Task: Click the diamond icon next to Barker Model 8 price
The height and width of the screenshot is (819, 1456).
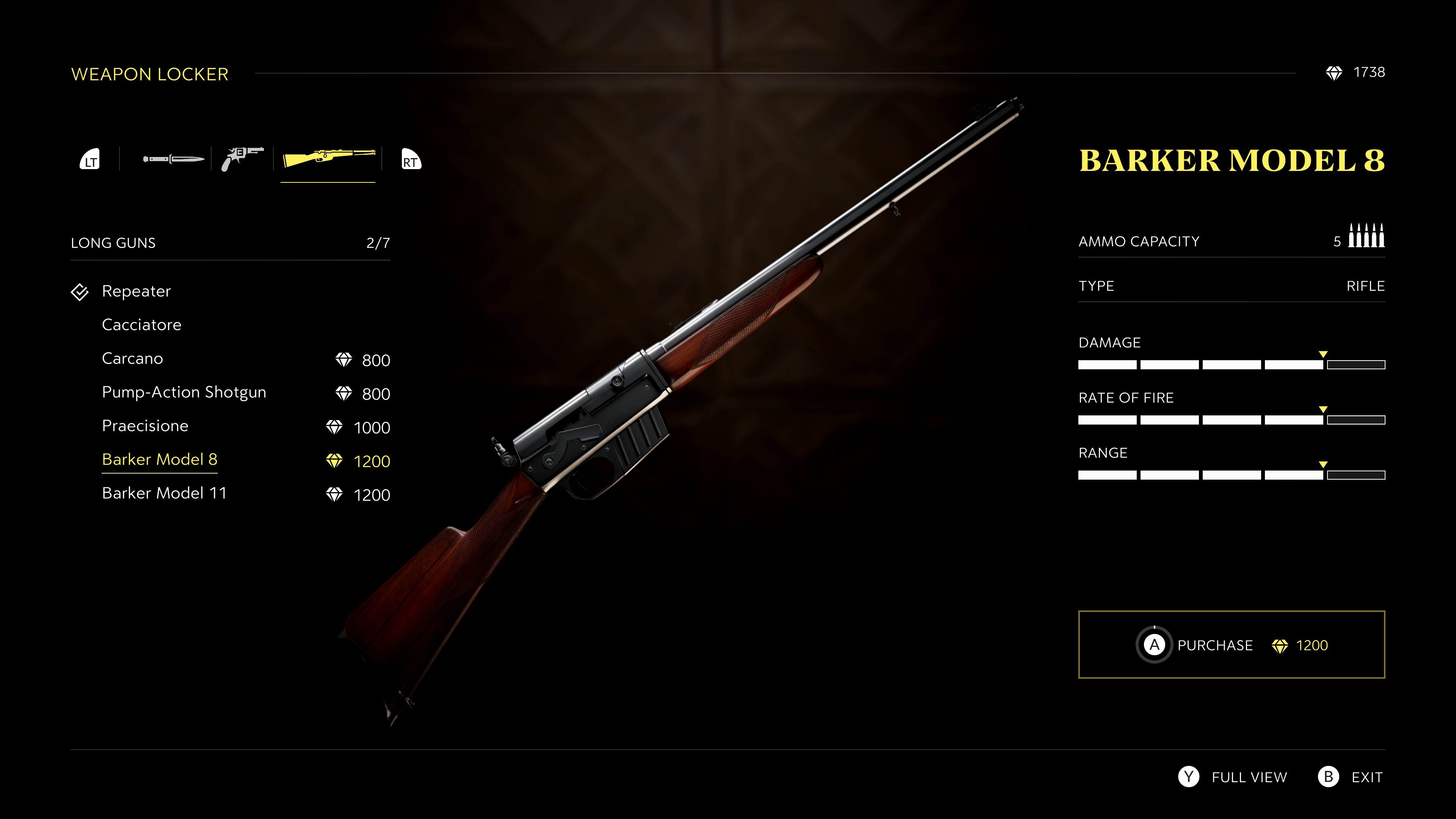Action: (x=334, y=461)
